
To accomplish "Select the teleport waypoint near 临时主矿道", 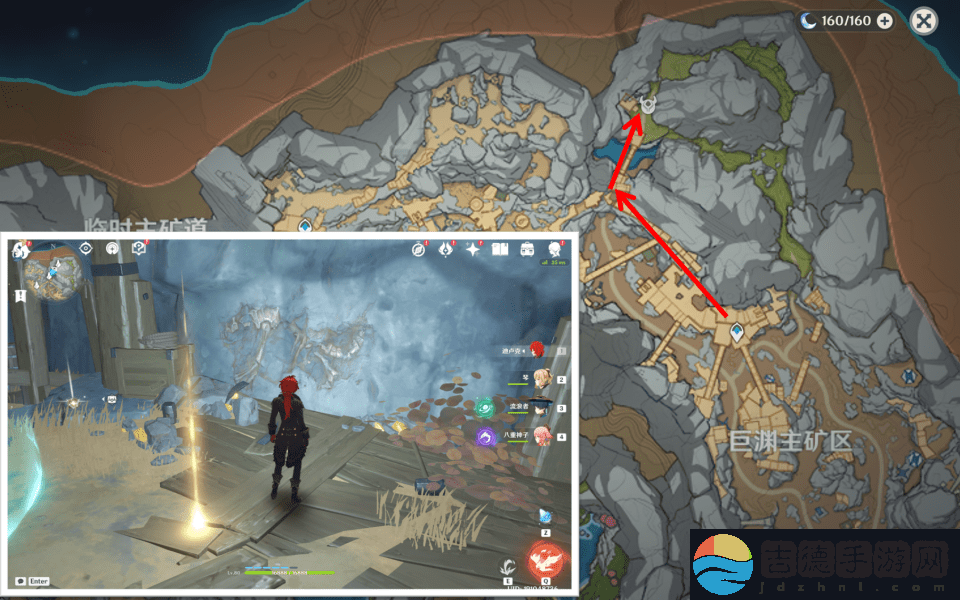I will pyautogui.click(x=305, y=227).
